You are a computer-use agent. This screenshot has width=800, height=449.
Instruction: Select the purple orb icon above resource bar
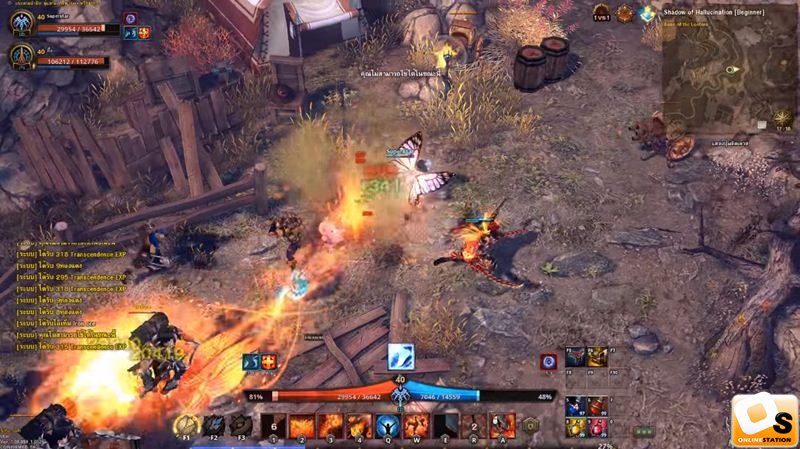point(549,361)
